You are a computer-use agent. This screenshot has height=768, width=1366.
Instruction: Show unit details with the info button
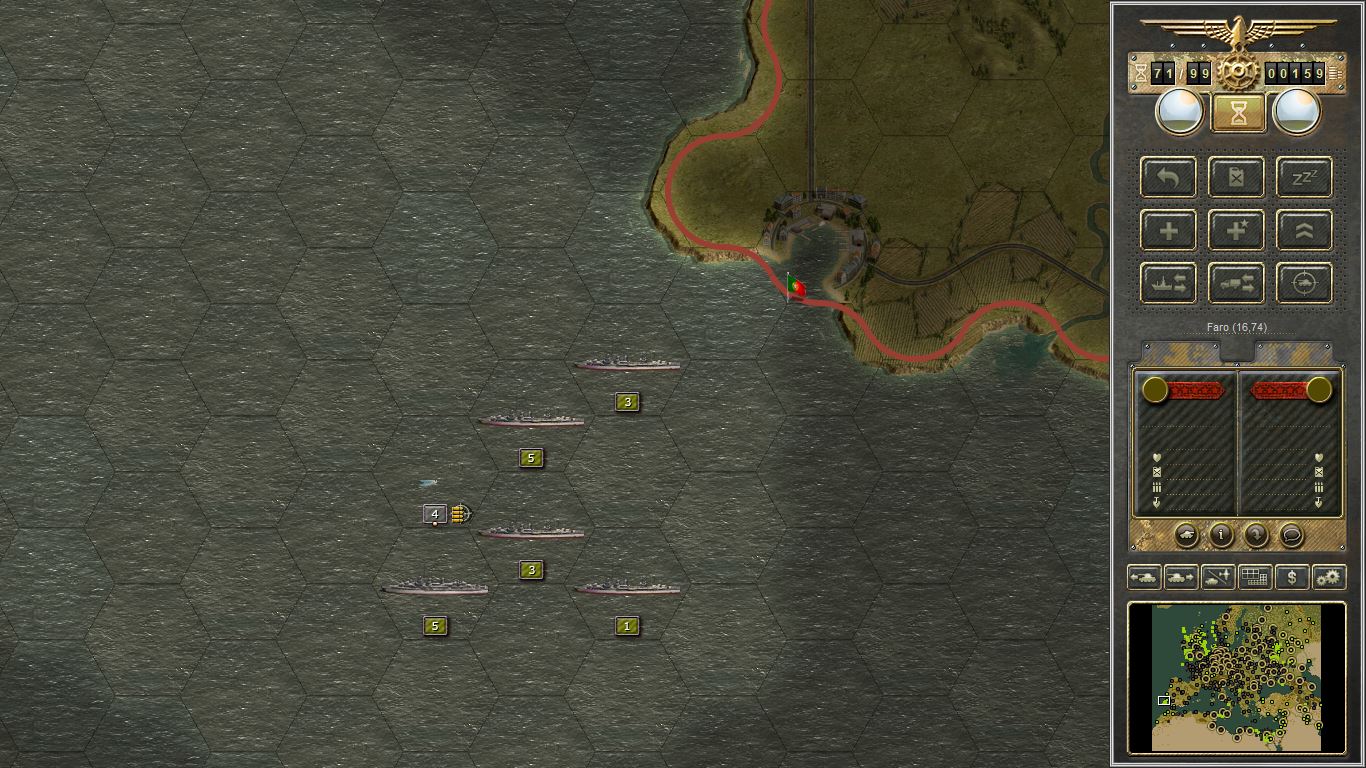[x=1221, y=535]
